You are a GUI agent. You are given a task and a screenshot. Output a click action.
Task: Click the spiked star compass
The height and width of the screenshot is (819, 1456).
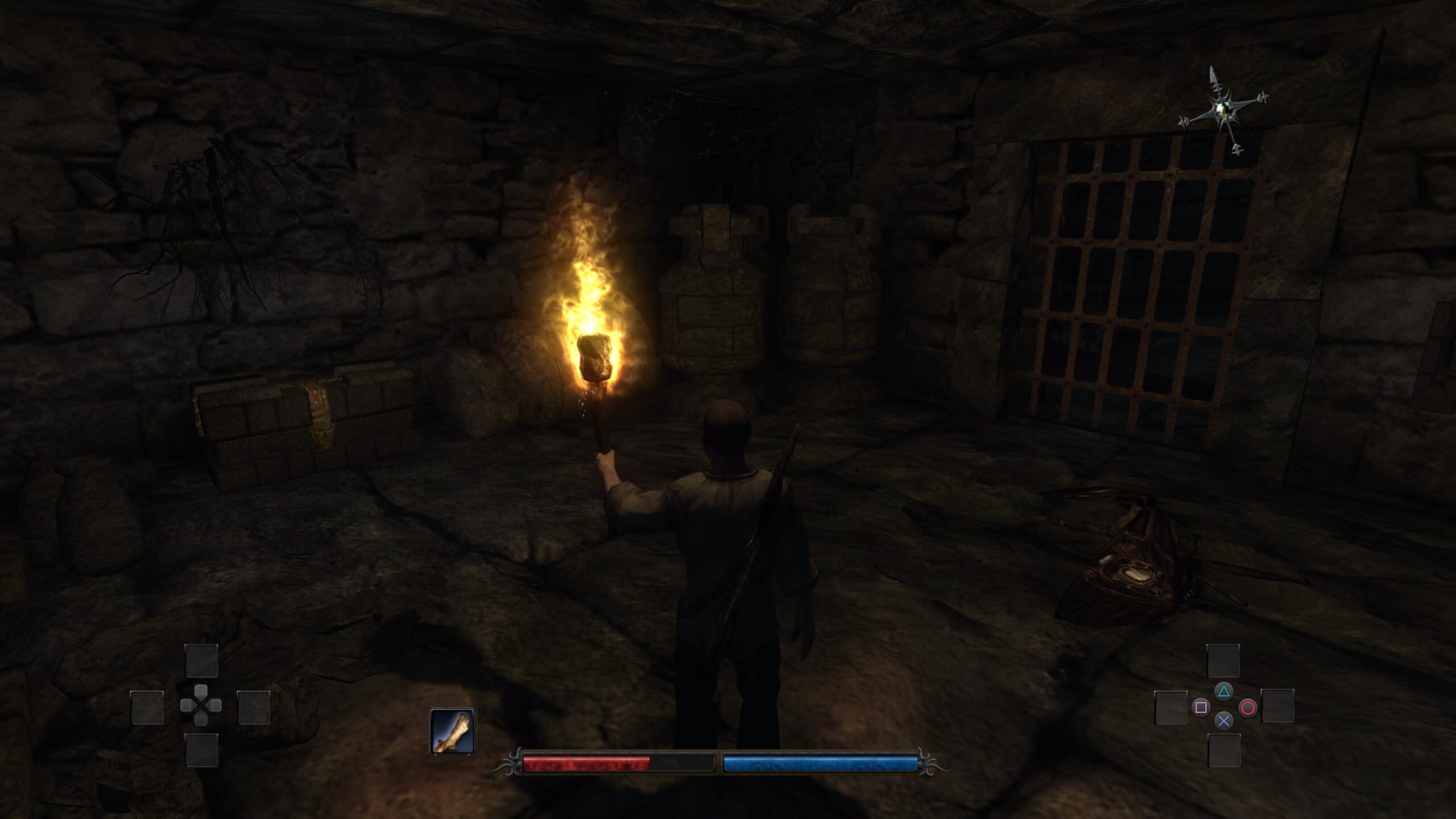coord(1224,111)
